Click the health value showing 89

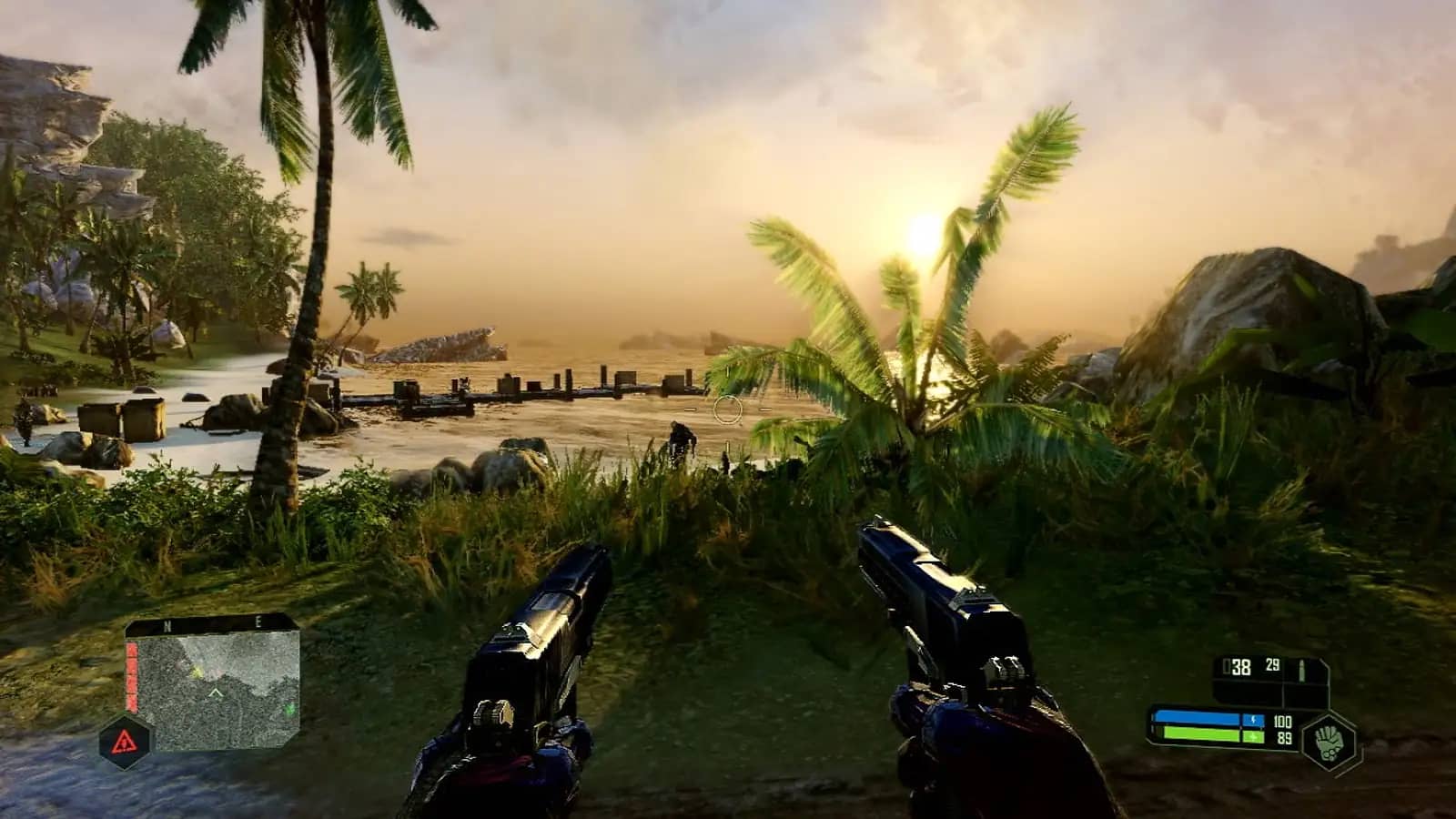[x=1284, y=737]
